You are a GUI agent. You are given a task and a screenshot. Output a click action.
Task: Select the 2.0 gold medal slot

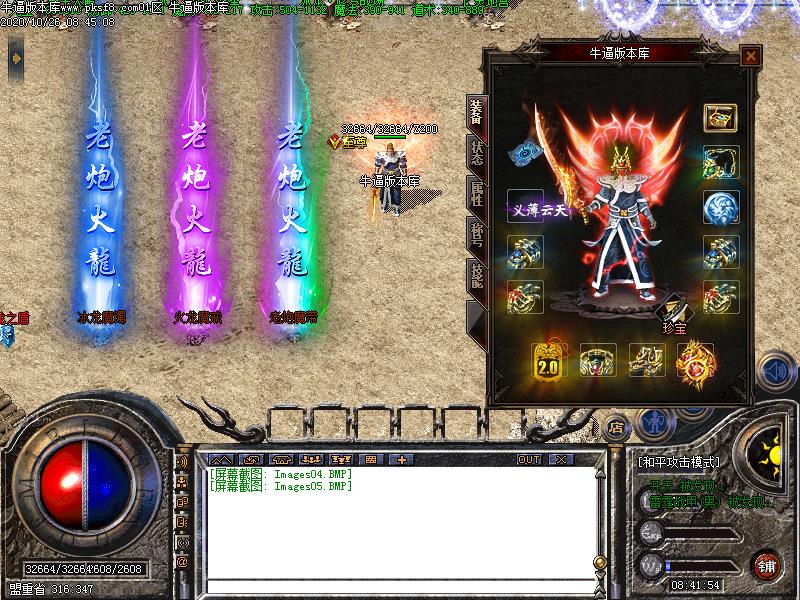click(x=548, y=361)
